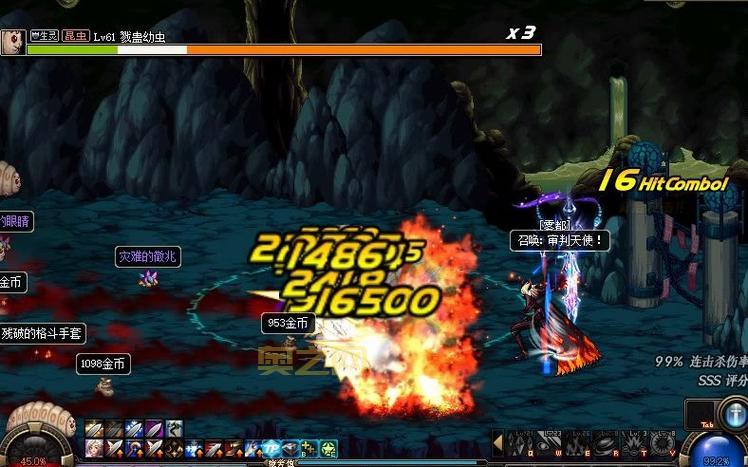Activate the skill bound to Q
This screenshot has height=467, width=748.
click(x=520, y=443)
